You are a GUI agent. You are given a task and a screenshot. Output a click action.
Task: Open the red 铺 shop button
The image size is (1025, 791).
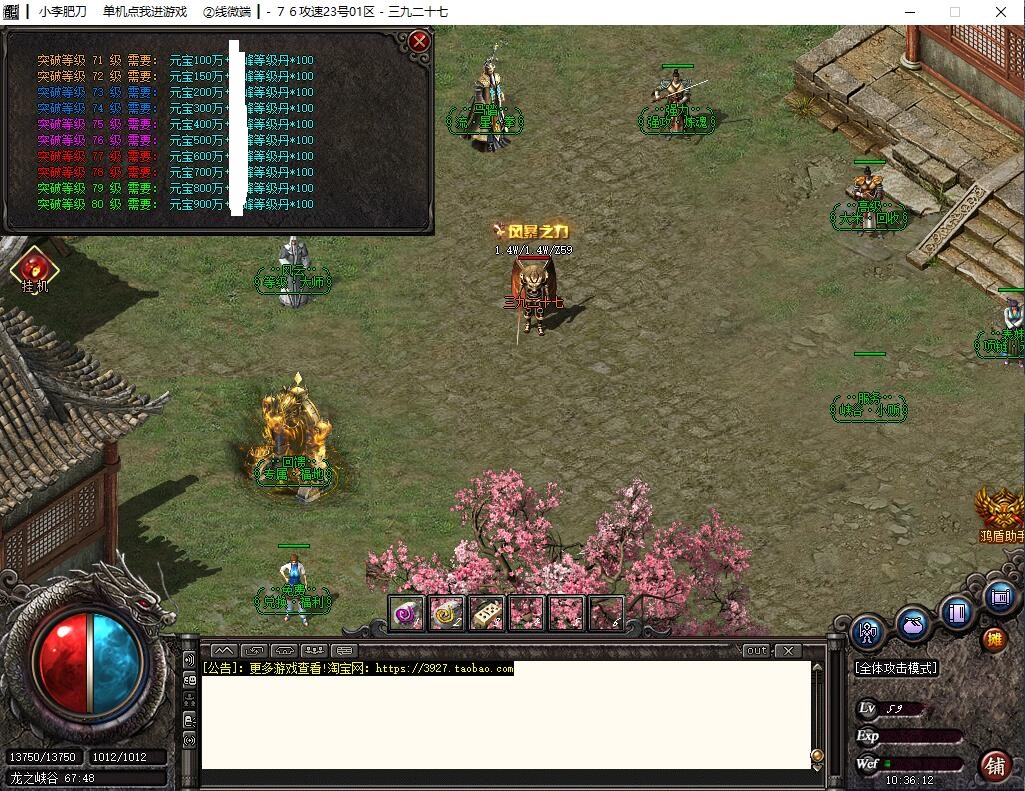point(995,766)
